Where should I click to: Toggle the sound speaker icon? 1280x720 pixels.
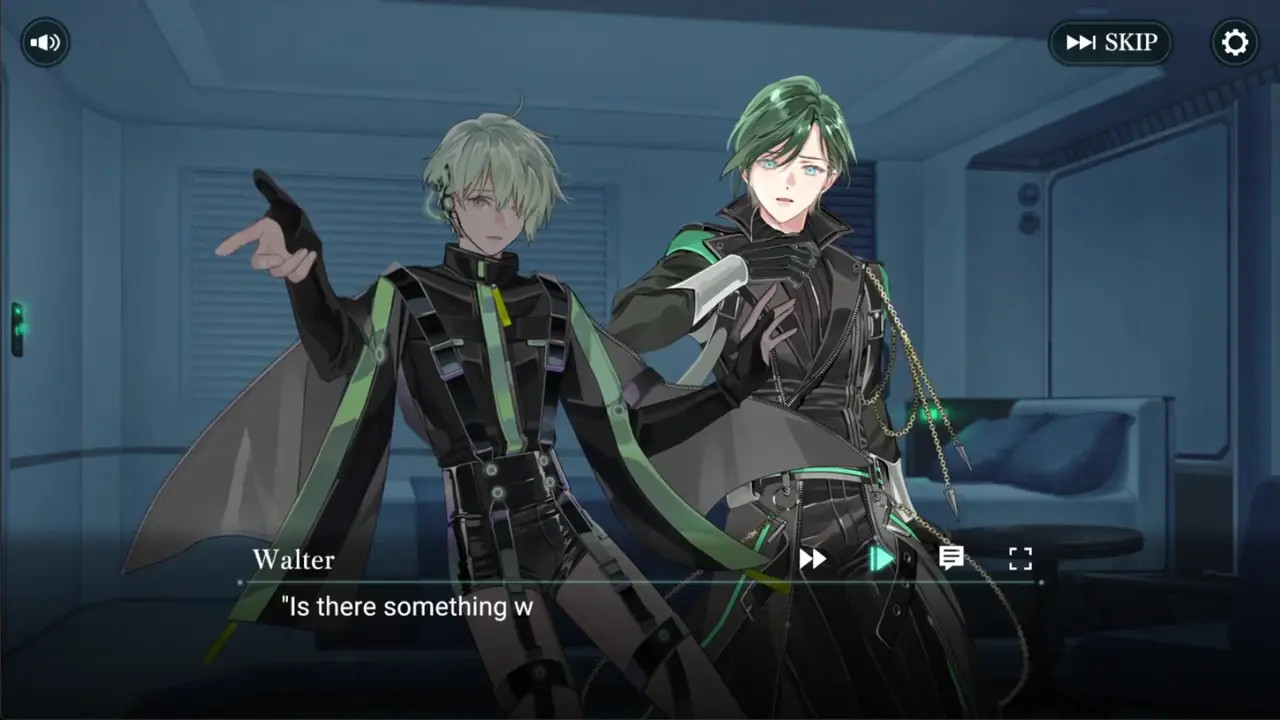pyautogui.click(x=45, y=43)
